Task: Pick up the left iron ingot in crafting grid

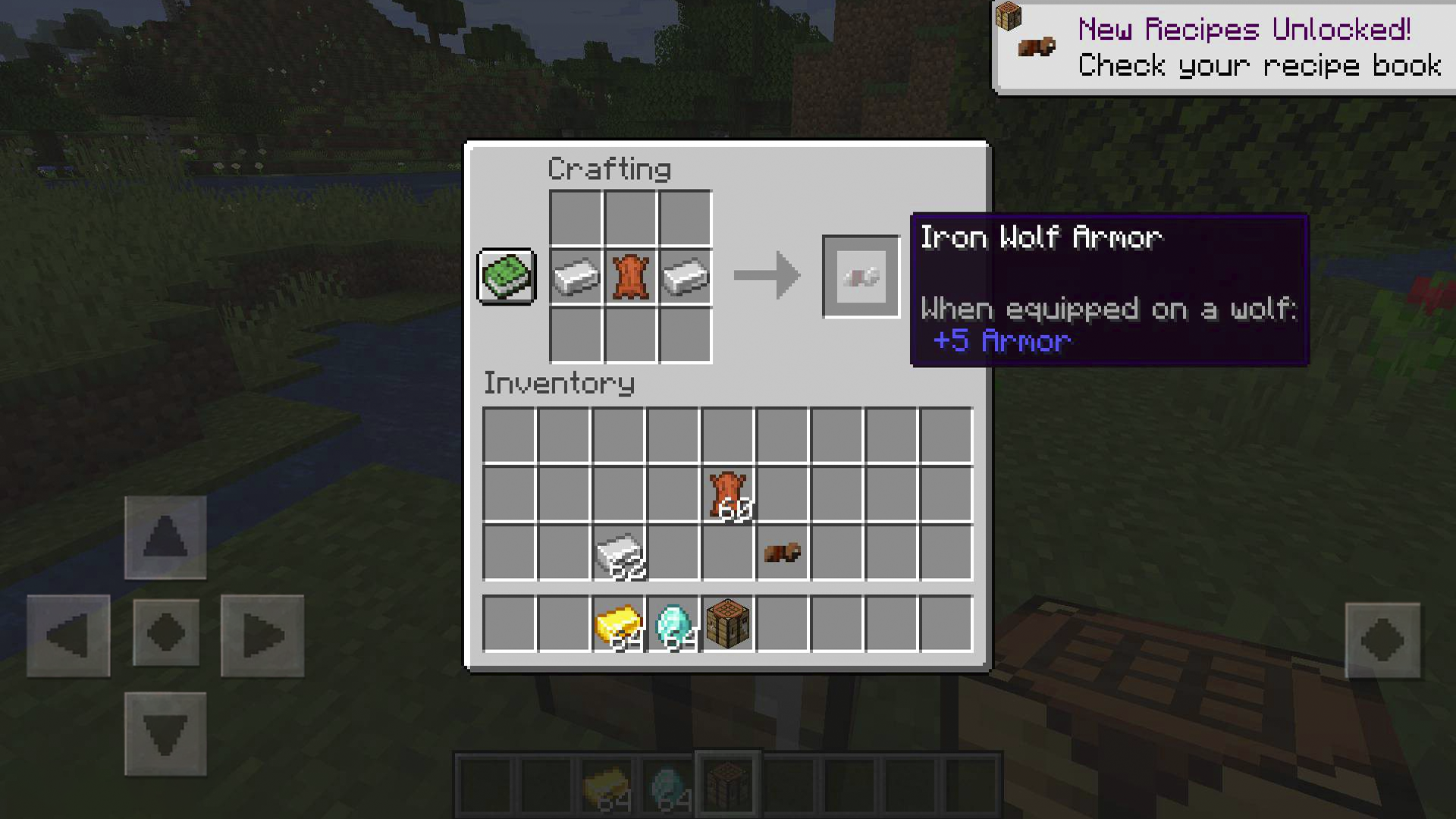Action: pos(574,277)
